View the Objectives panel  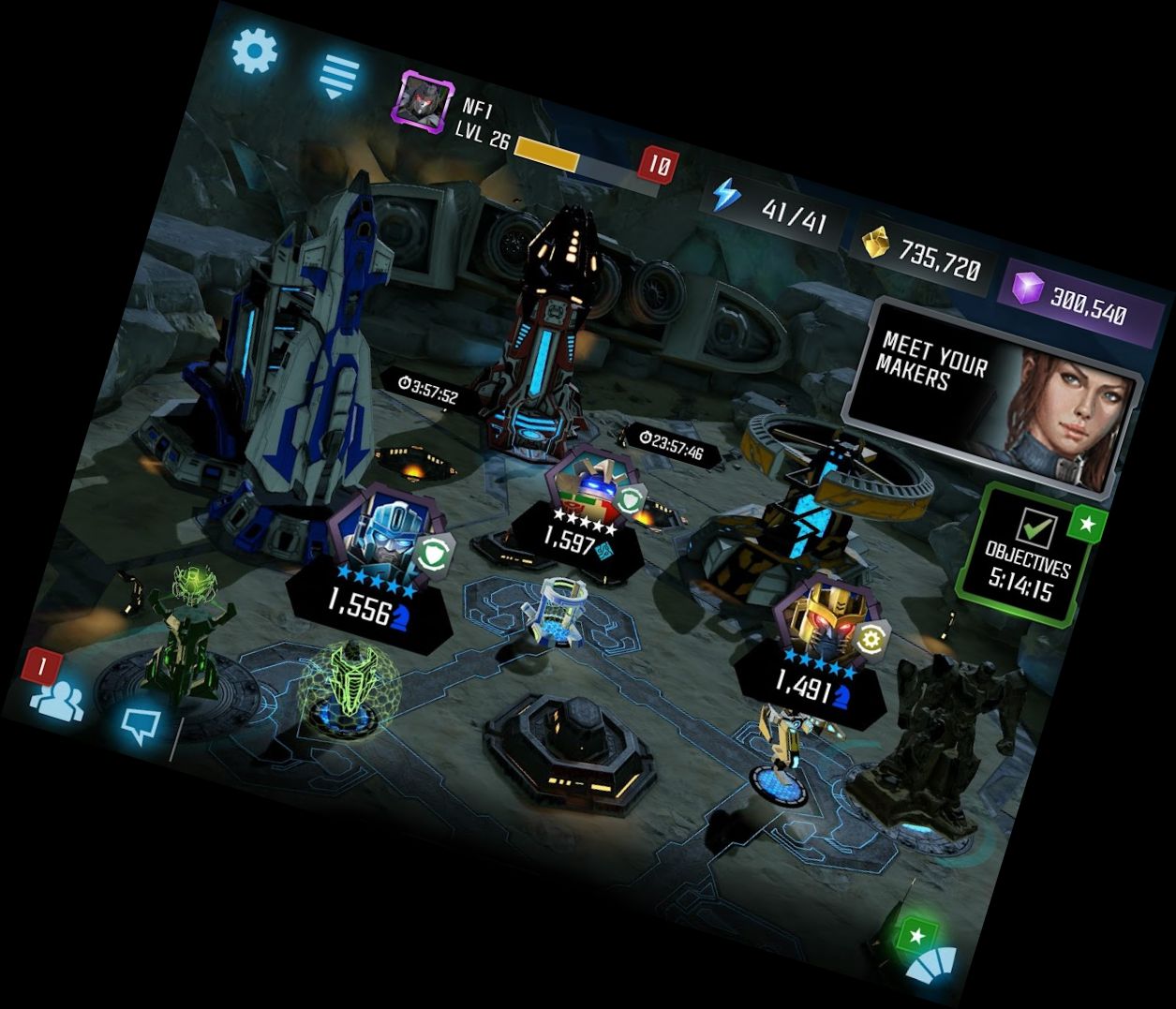tap(1027, 556)
